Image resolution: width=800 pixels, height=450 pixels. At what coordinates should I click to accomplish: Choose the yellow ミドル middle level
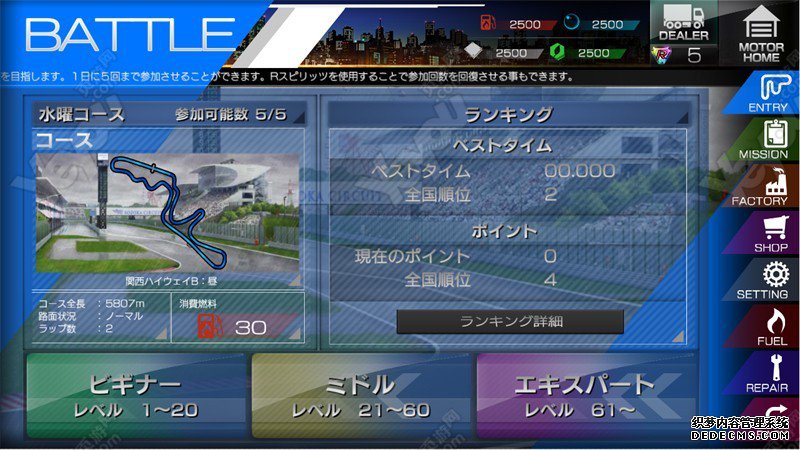click(x=360, y=396)
